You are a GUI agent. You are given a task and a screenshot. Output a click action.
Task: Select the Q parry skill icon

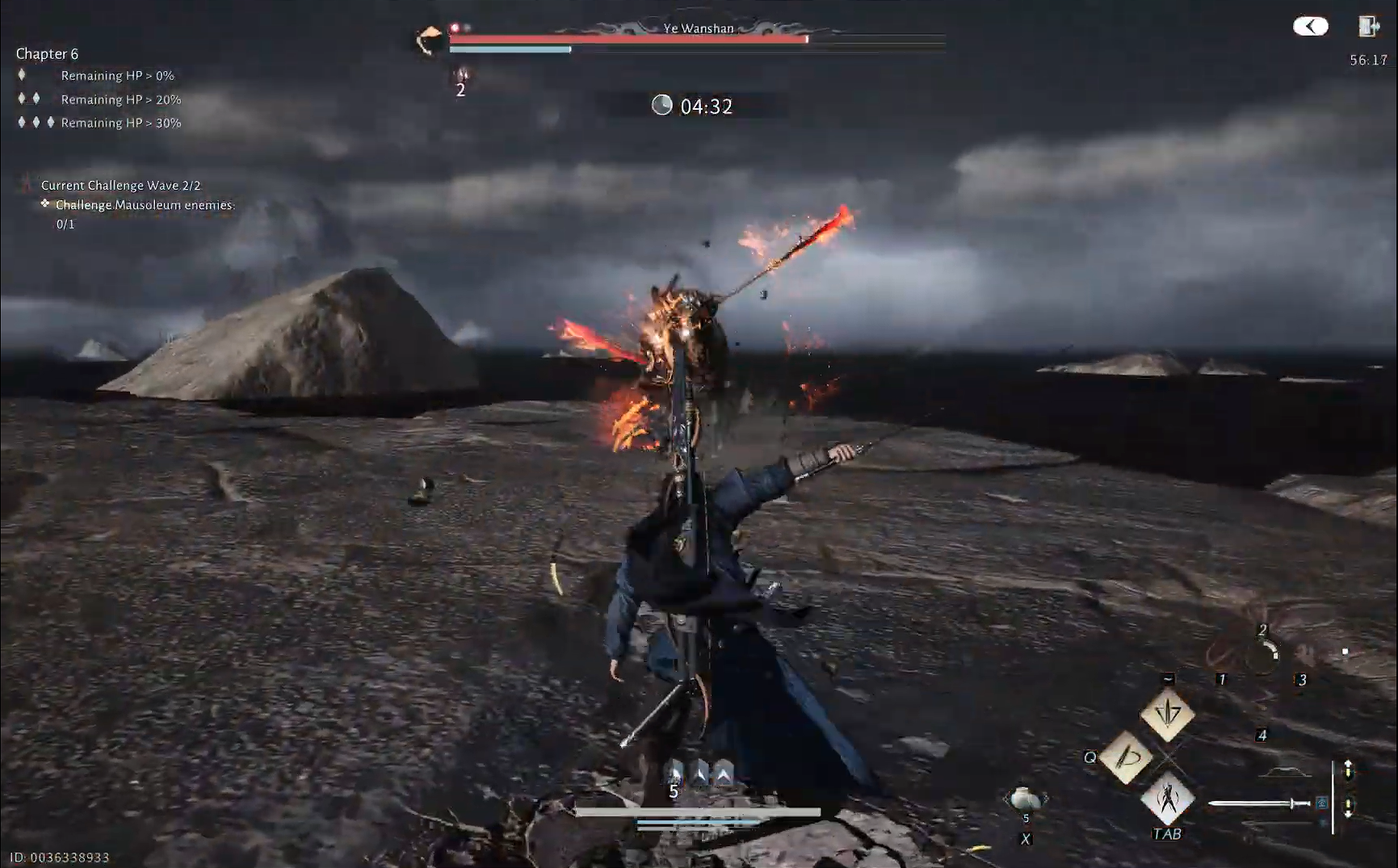click(1128, 757)
